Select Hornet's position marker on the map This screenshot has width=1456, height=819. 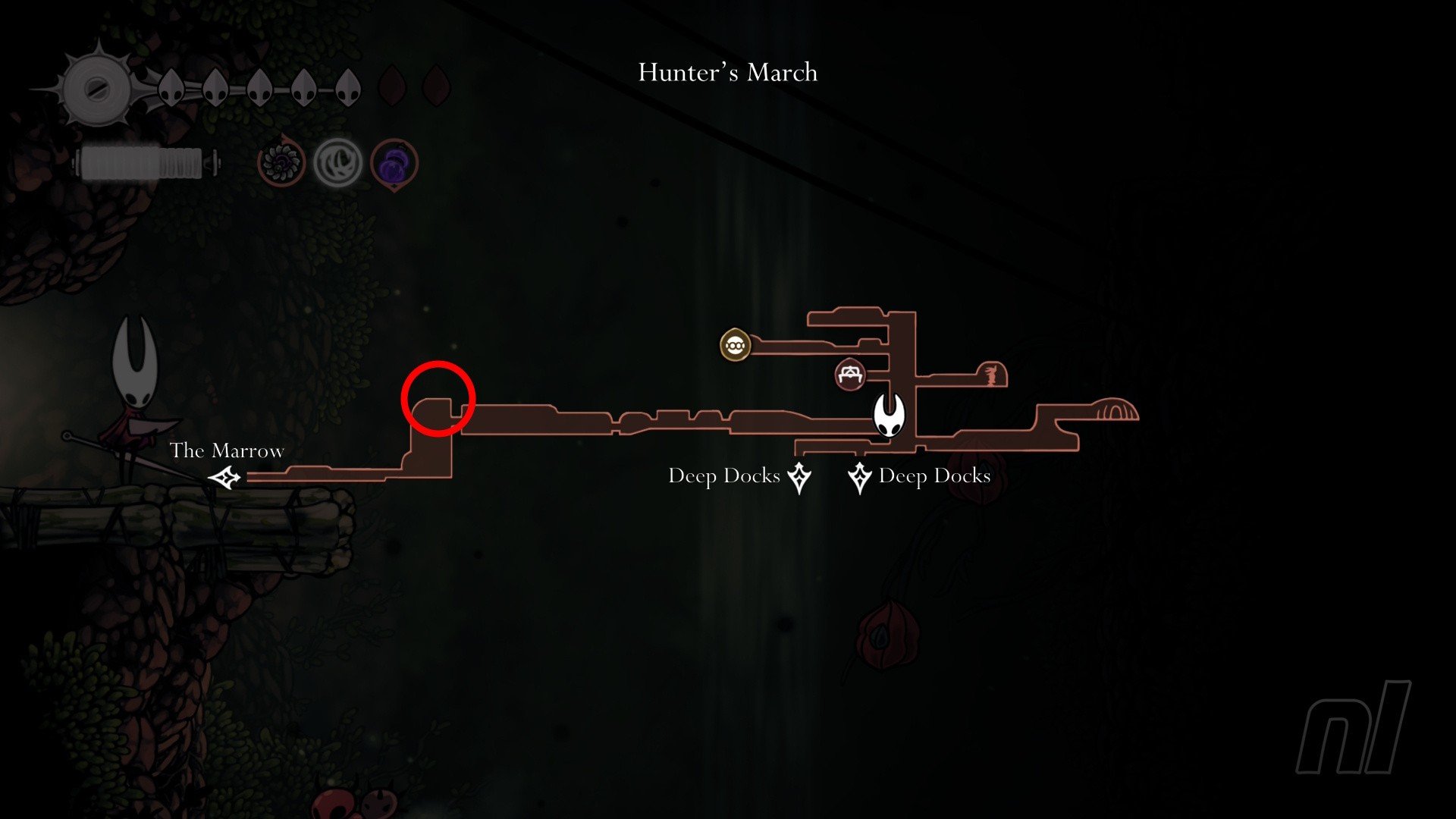click(889, 415)
